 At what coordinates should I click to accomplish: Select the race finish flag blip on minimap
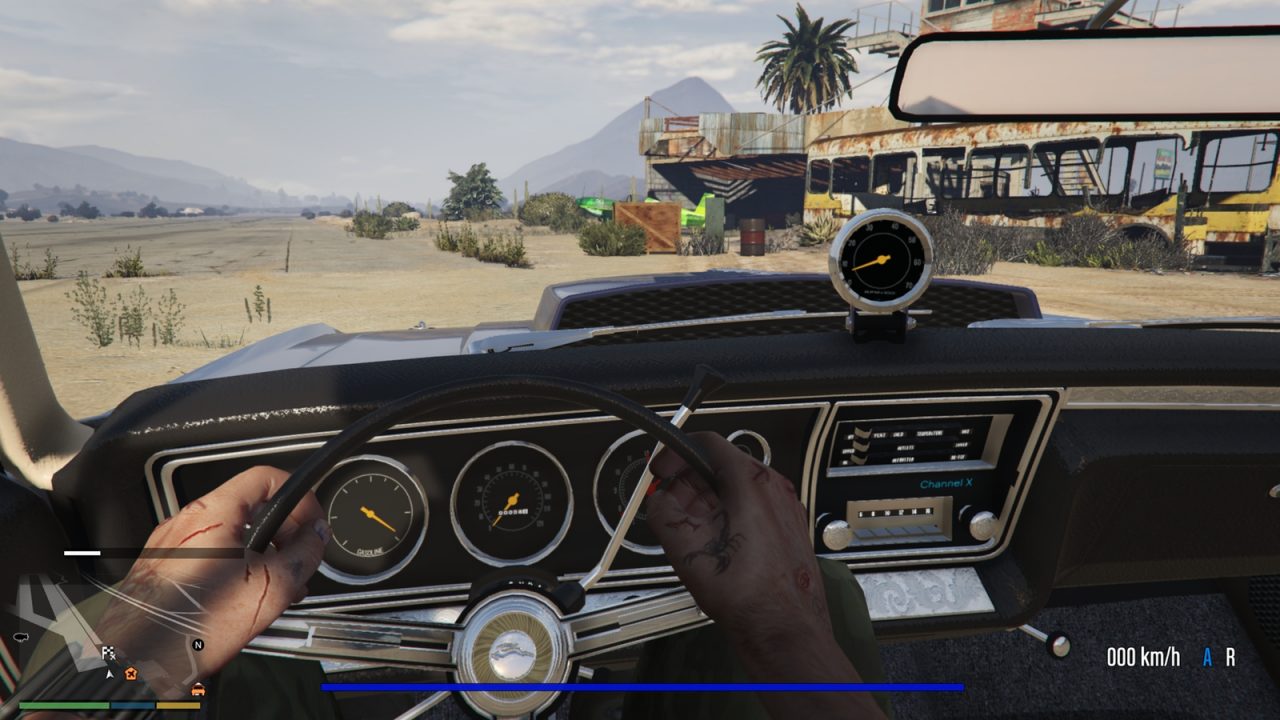109,653
